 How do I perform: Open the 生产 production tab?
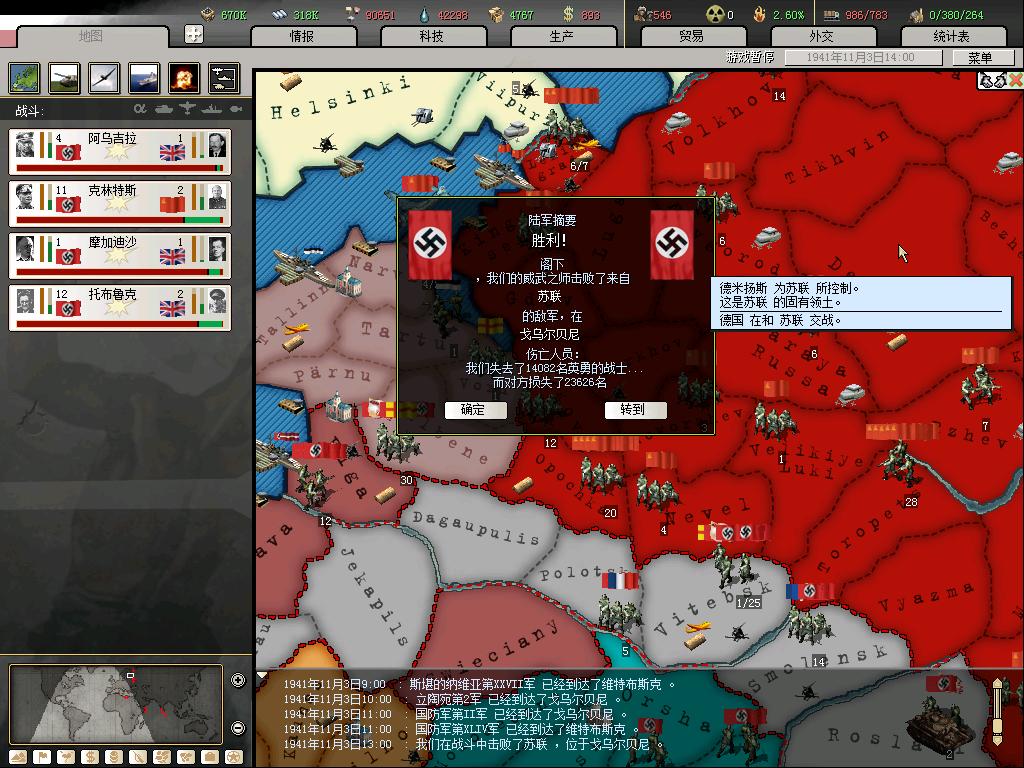(561, 37)
